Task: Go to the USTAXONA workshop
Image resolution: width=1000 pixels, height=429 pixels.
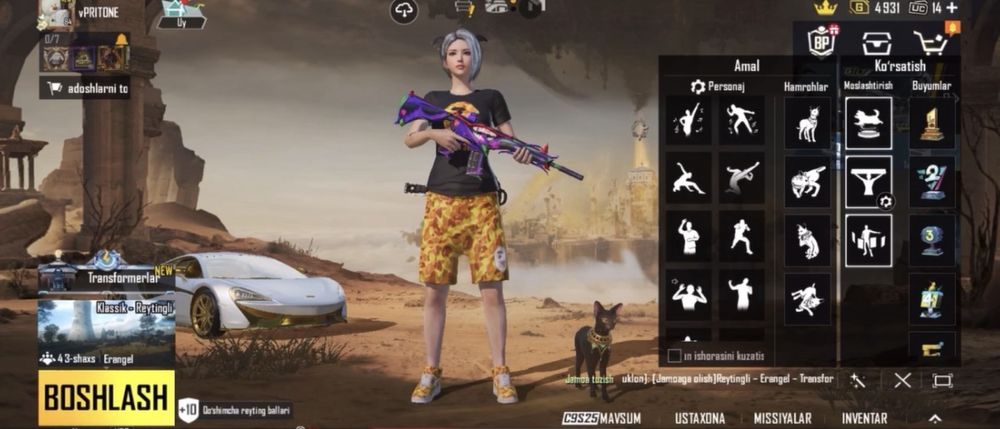Action: (x=701, y=418)
